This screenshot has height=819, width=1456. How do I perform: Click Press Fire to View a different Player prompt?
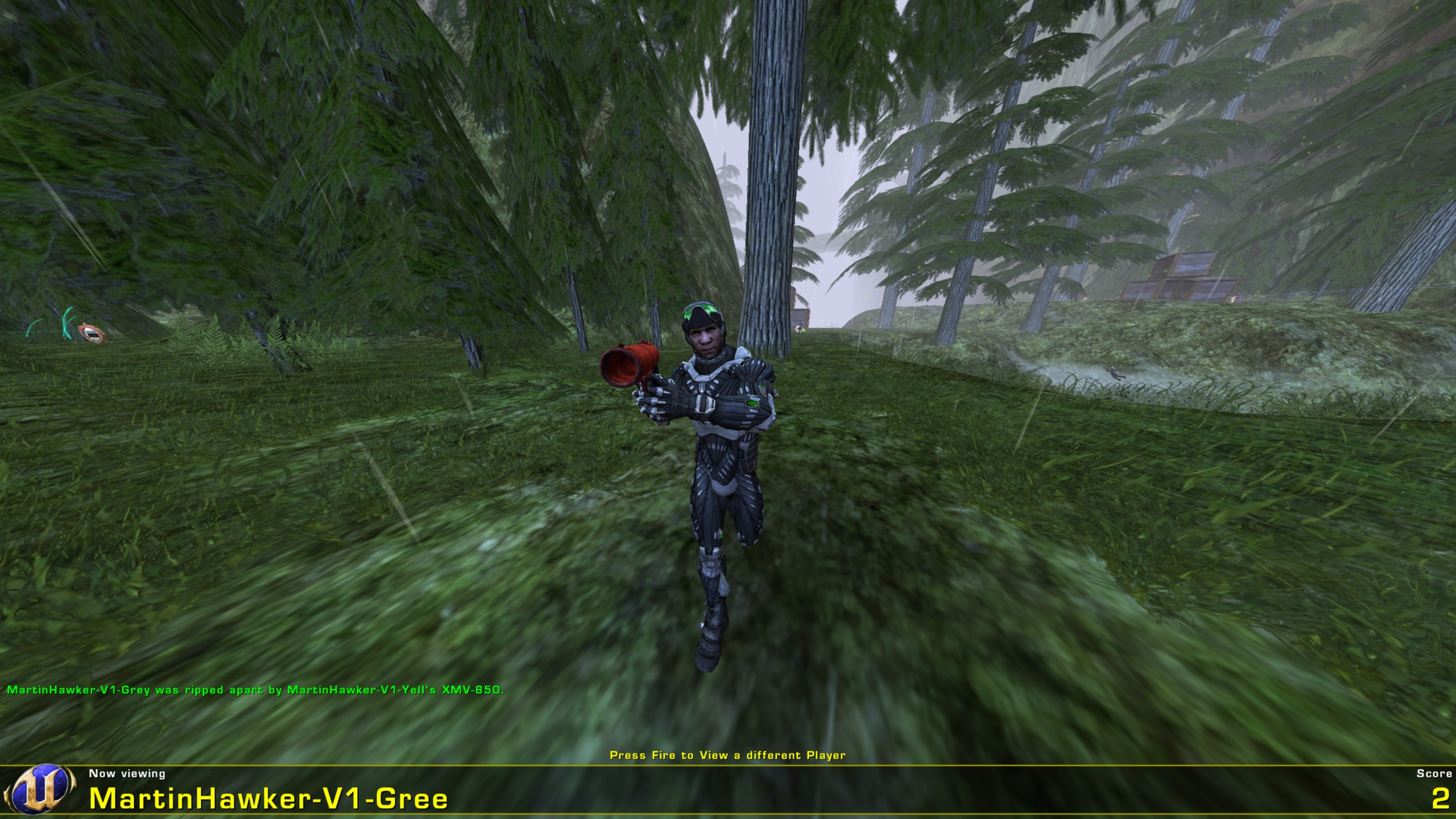(728, 752)
